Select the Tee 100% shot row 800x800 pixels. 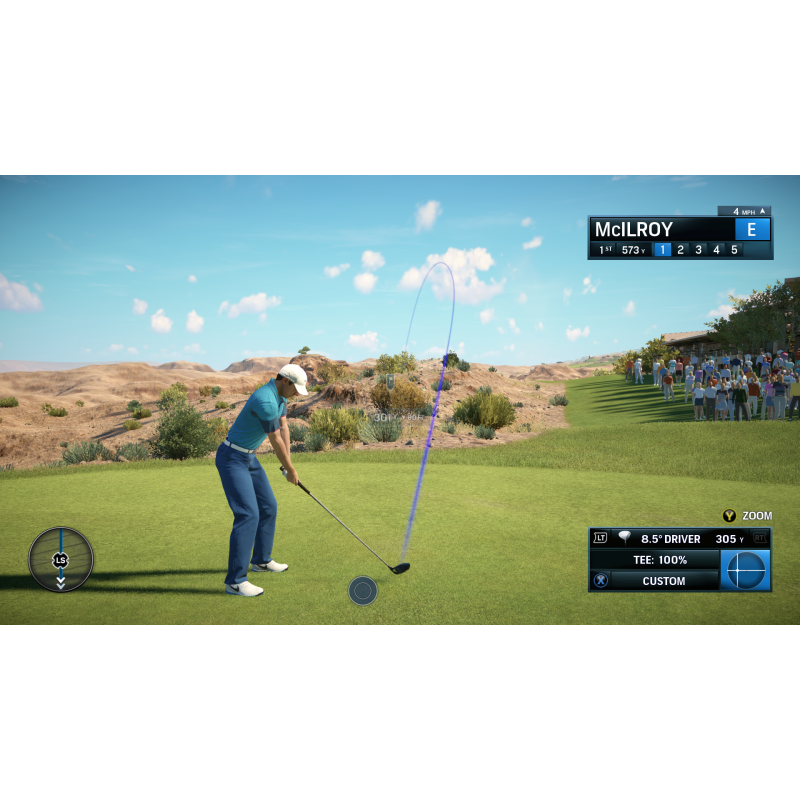pyautogui.click(x=660, y=560)
